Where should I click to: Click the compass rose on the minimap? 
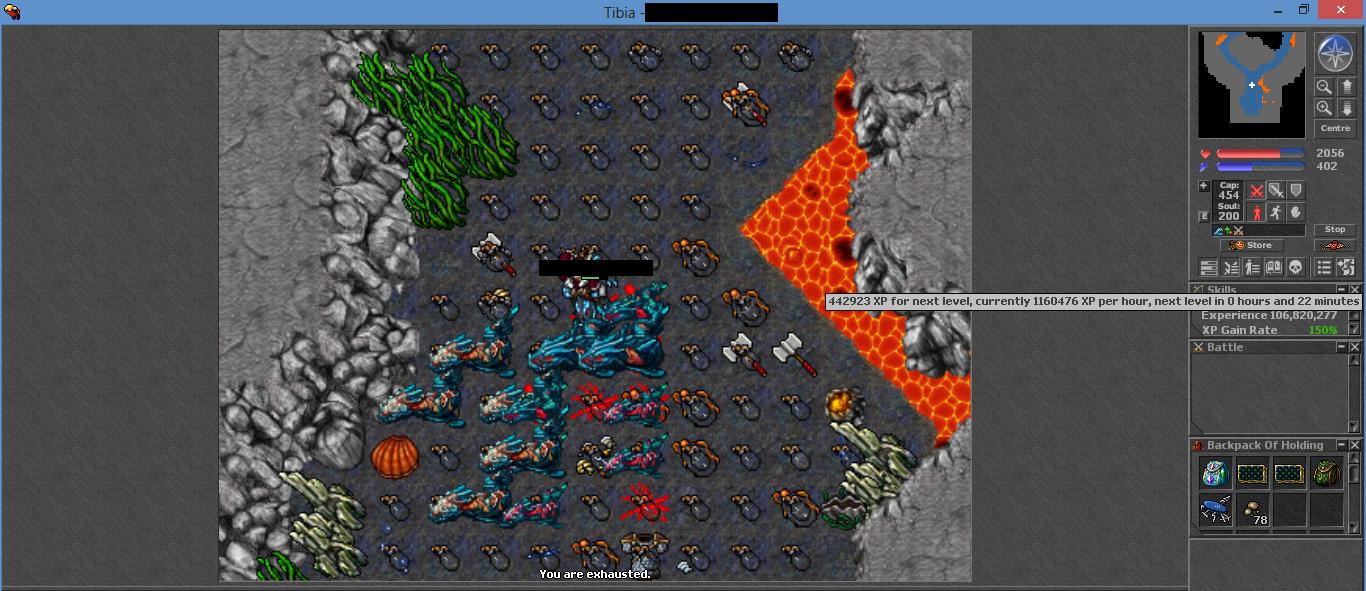(1334, 54)
